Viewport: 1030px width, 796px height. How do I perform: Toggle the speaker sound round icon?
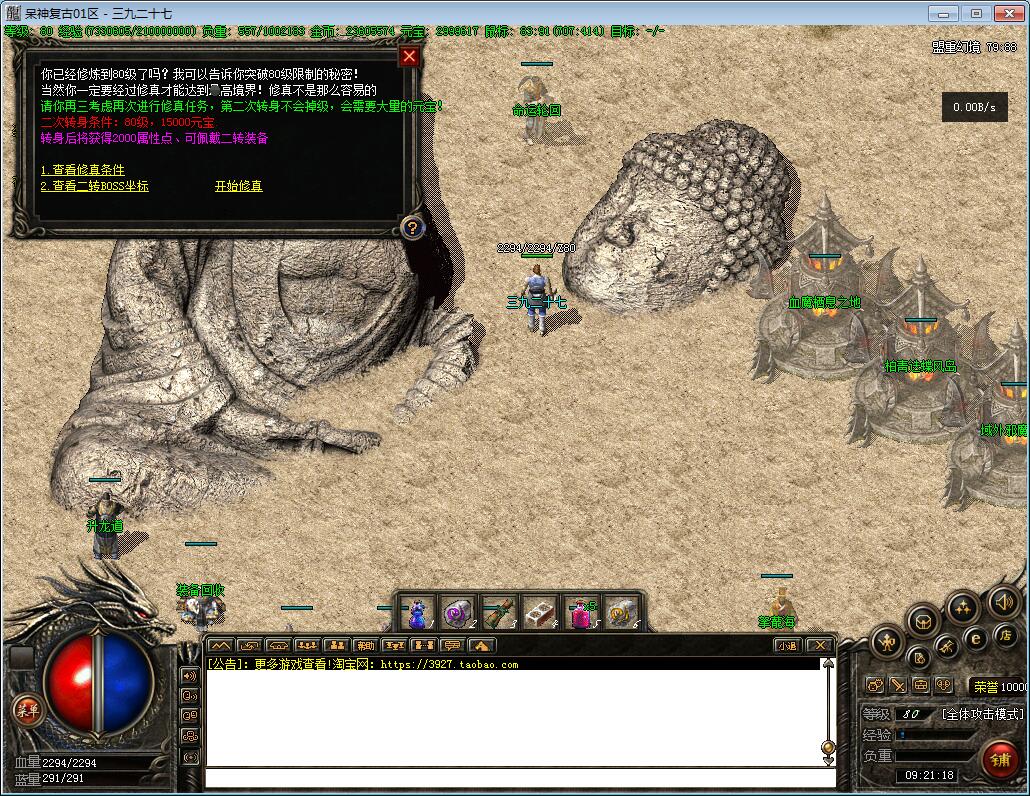coord(1003,601)
